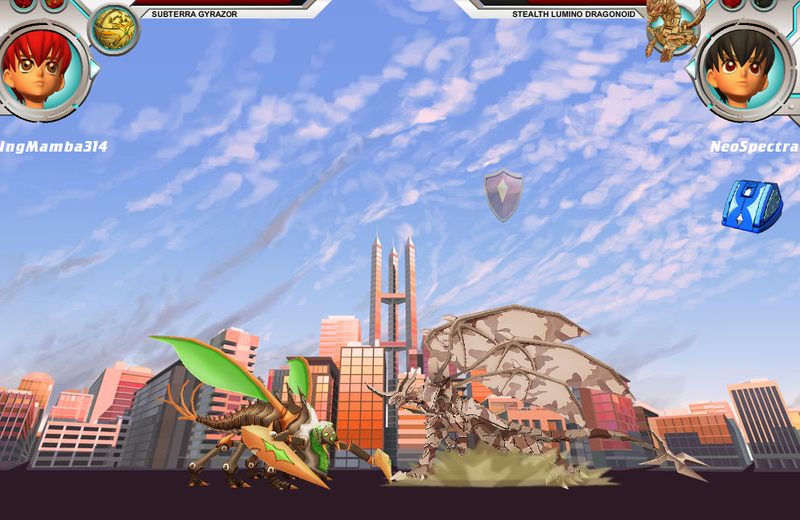Use the blue gear item
The width and height of the screenshot is (800, 520).
pos(751,206)
